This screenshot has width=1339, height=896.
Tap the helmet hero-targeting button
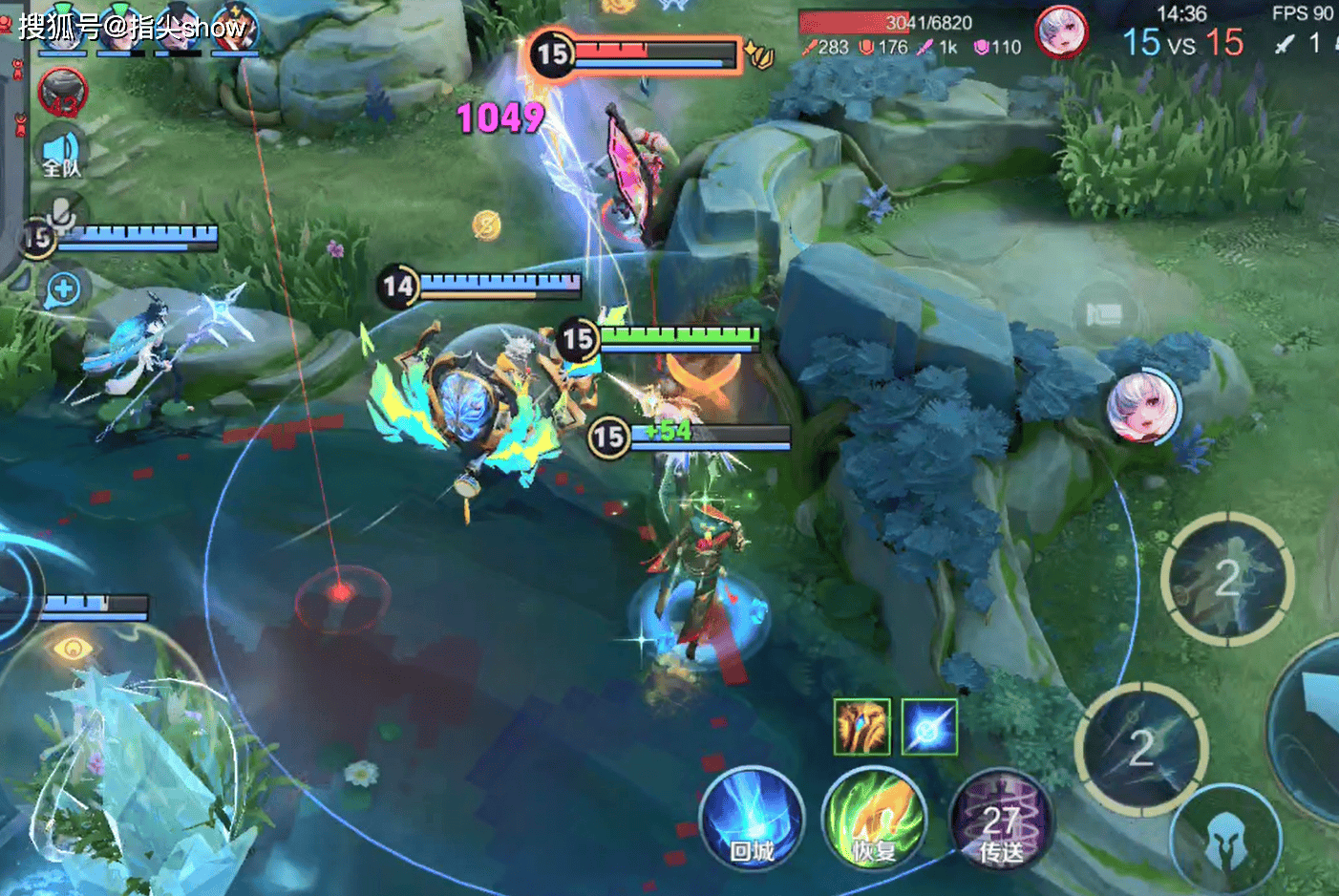[1225, 843]
